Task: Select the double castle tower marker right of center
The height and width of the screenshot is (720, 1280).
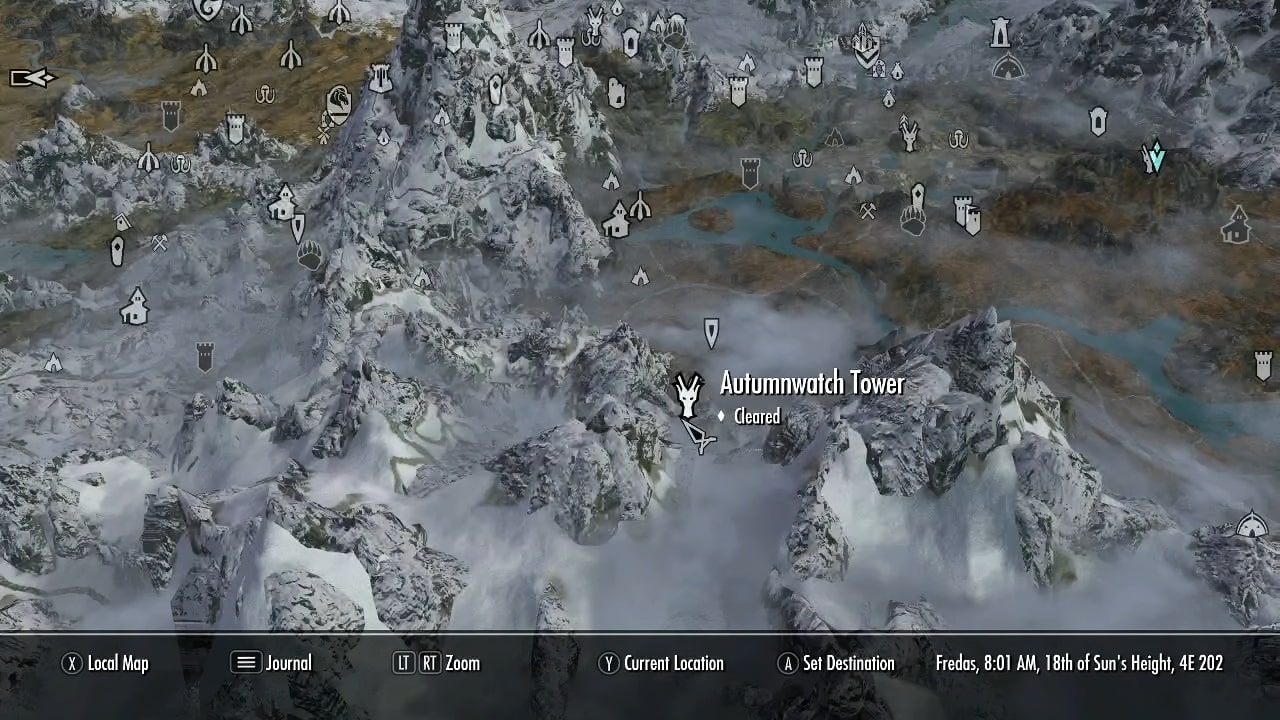Action: tap(965, 218)
